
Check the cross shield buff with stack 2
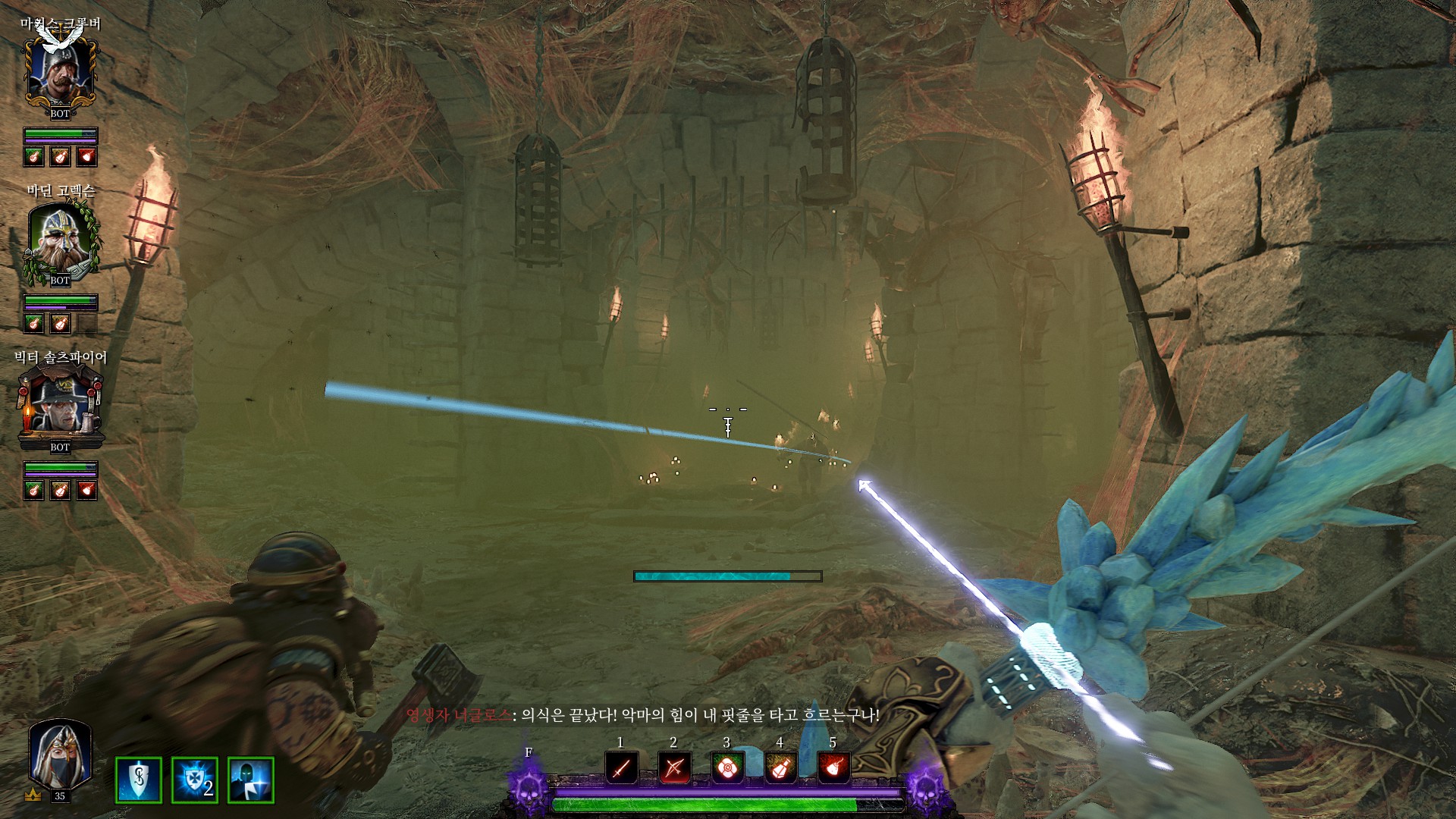click(195, 780)
